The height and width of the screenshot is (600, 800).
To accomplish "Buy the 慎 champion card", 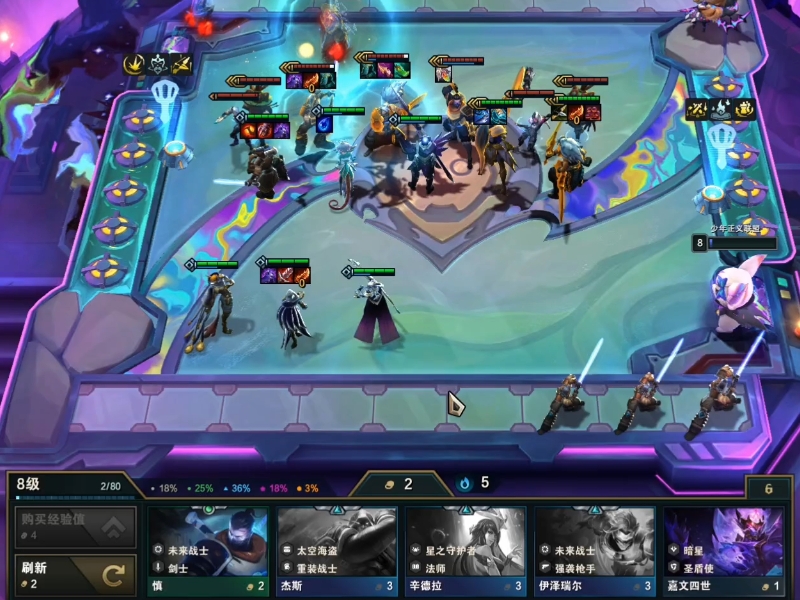I will click(x=208, y=549).
